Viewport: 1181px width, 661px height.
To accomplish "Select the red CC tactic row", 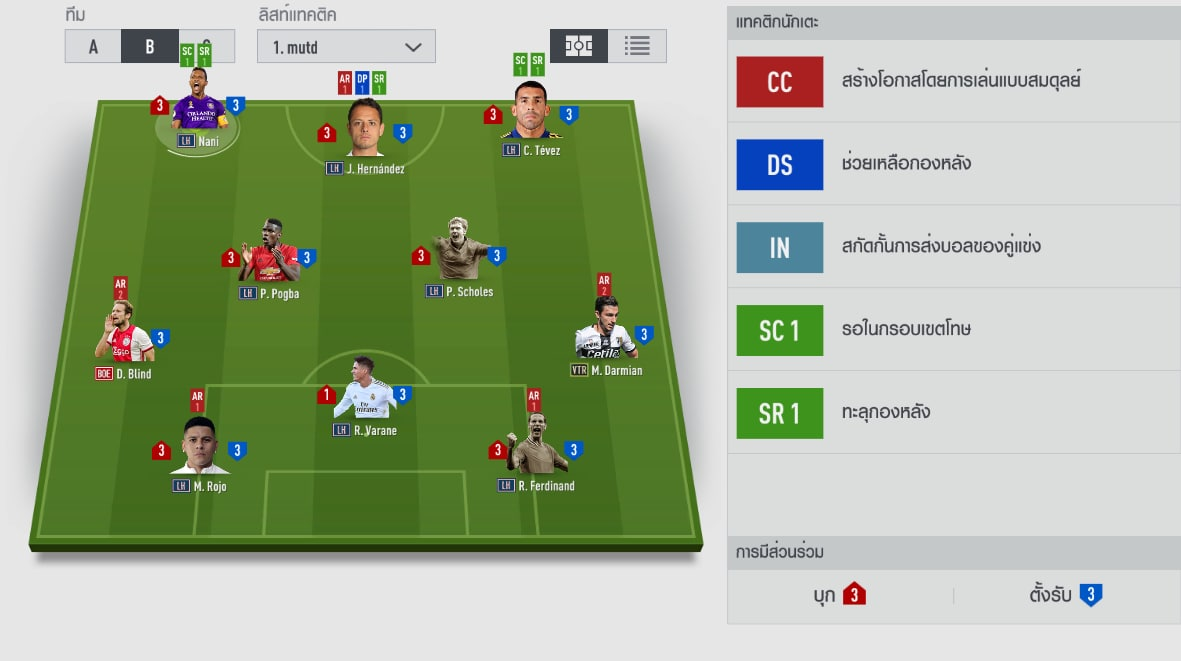I will point(953,82).
